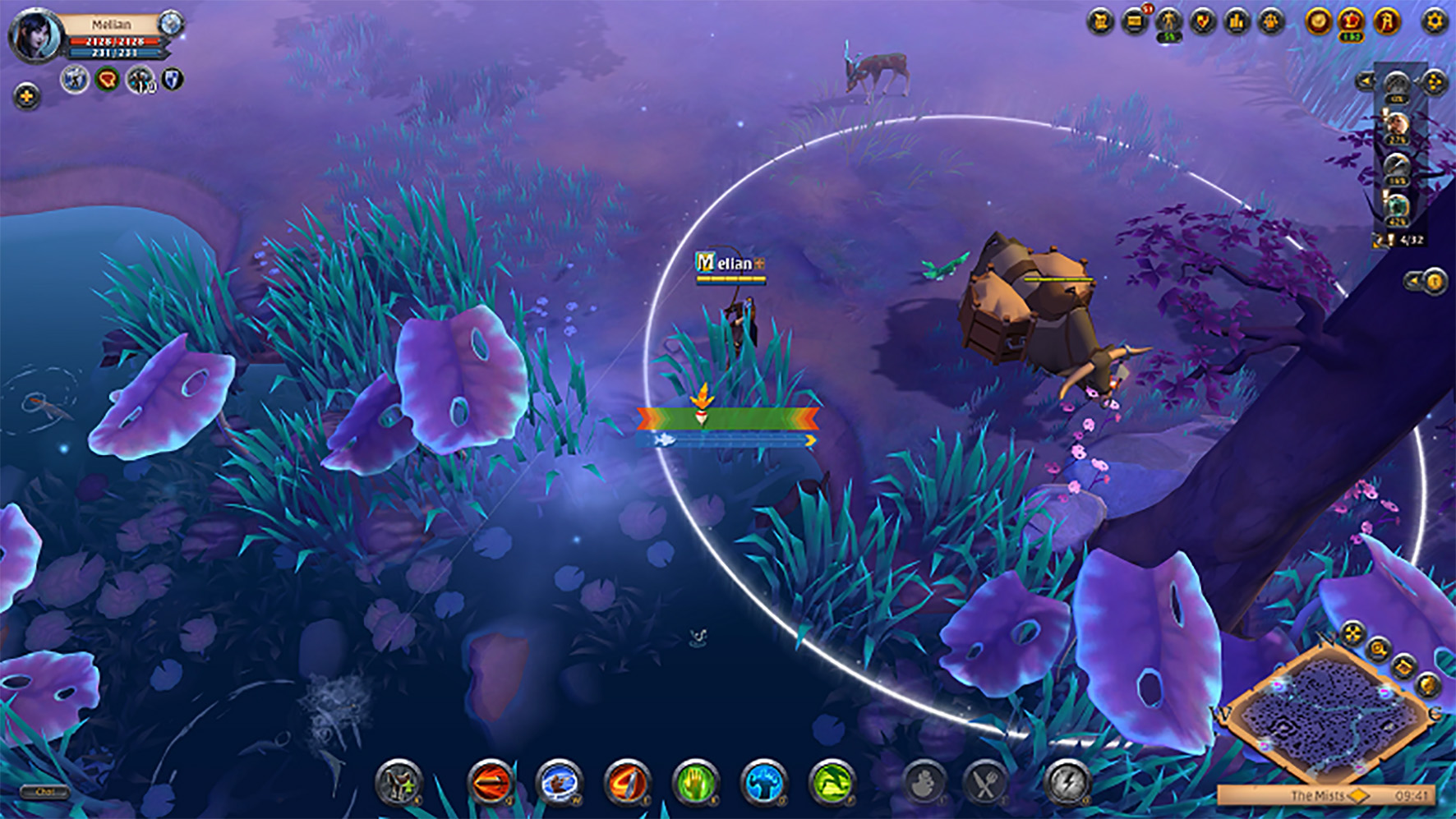
Task: Open the gold crown premium icon
Action: click(x=1352, y=21)
